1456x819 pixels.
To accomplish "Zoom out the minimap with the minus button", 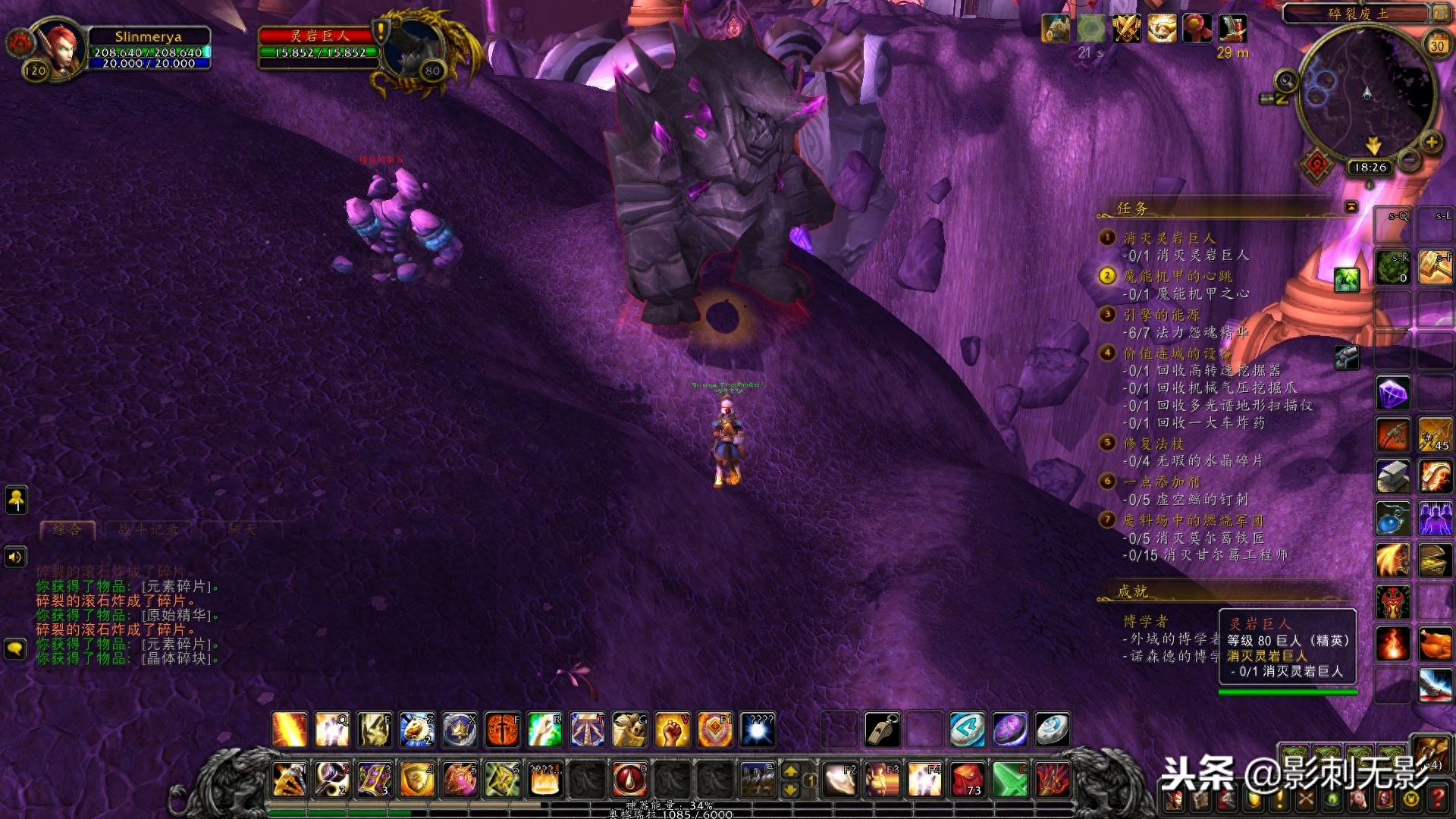I will [1409, 160].
